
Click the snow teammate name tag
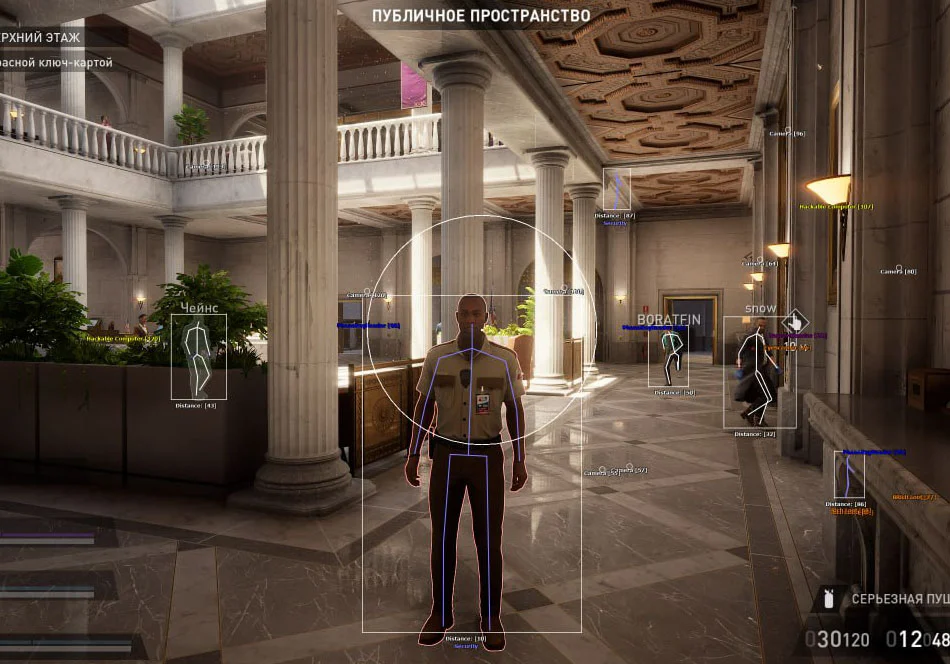point(761,308)
